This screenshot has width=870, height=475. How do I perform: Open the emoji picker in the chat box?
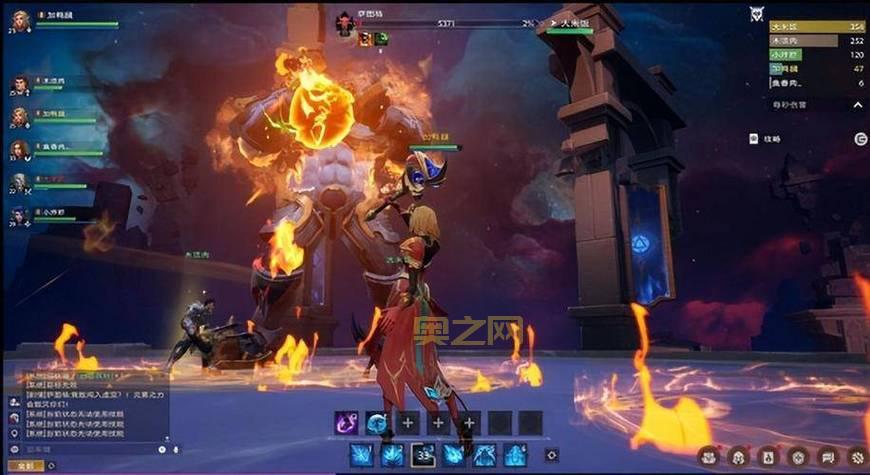point(162,449)
